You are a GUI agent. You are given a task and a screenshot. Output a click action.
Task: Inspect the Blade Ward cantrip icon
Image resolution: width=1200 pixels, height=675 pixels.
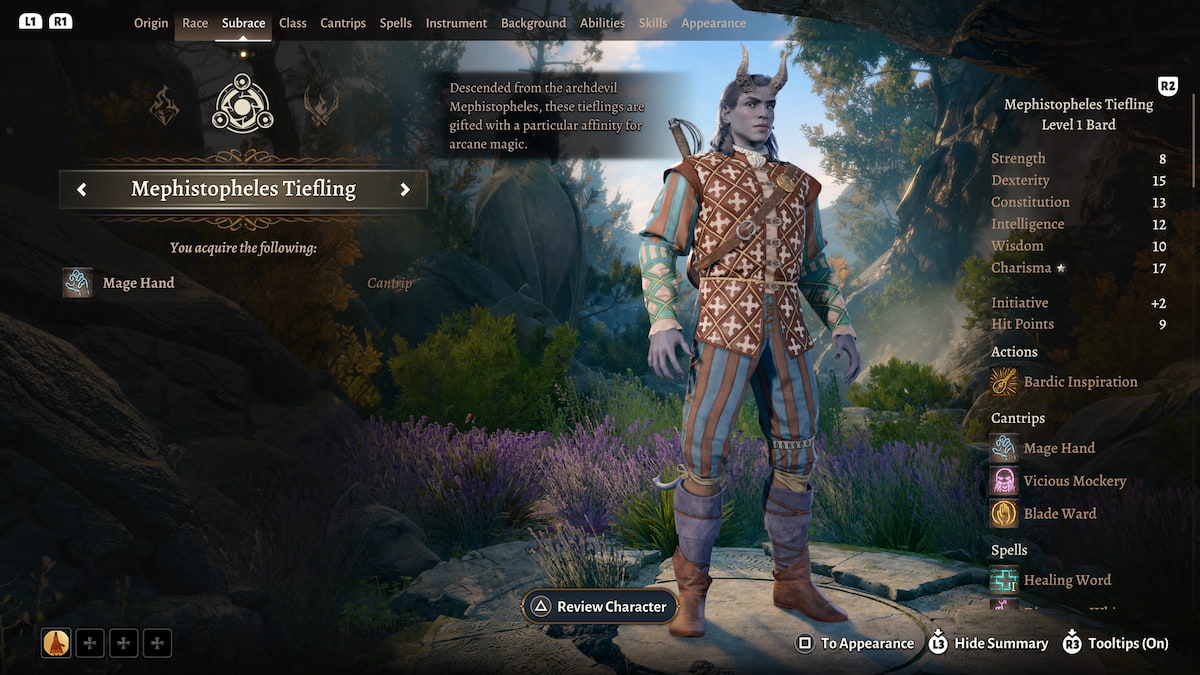[x=1004, y=513]
